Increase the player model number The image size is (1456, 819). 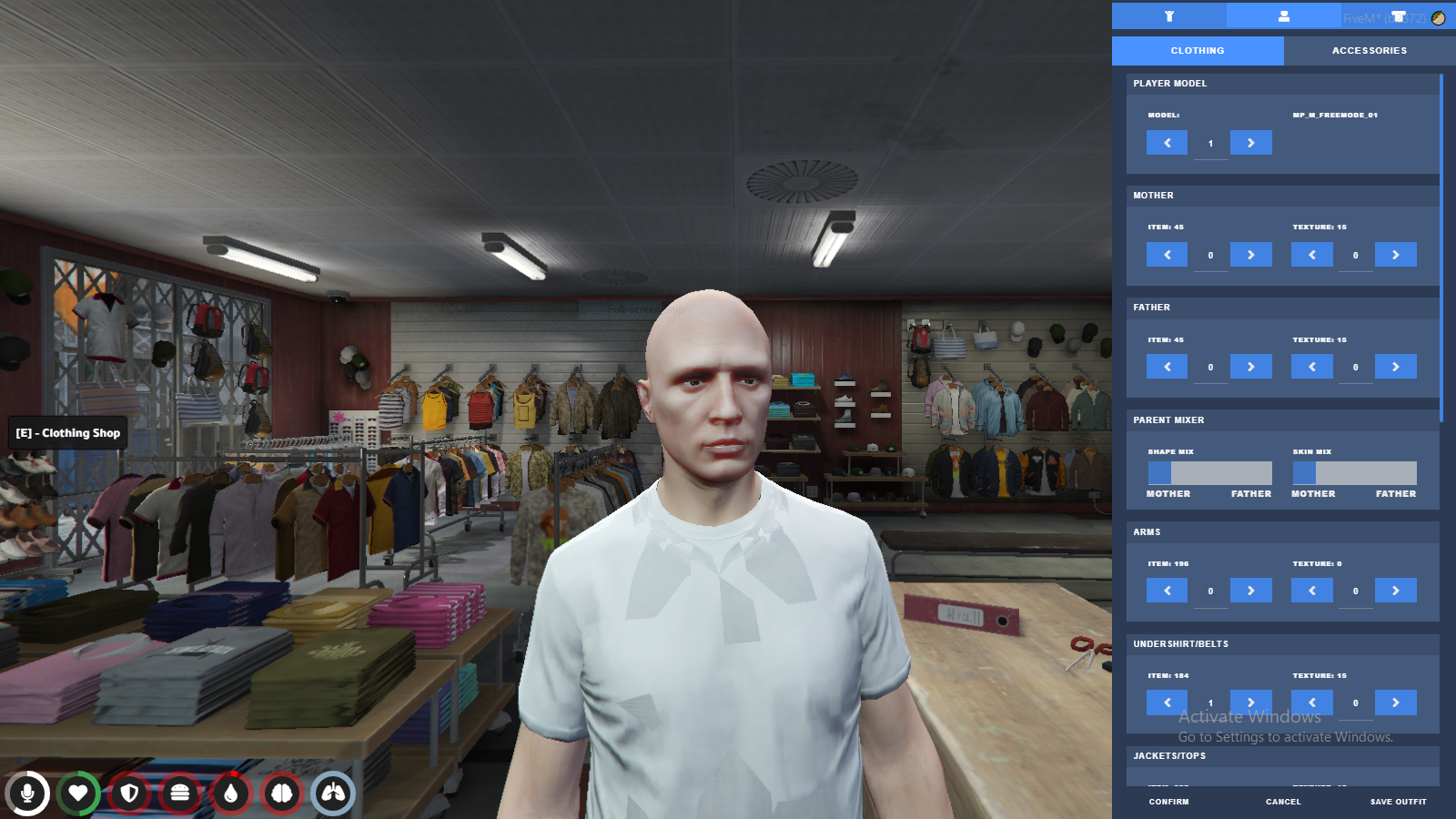coord(1250,143)
